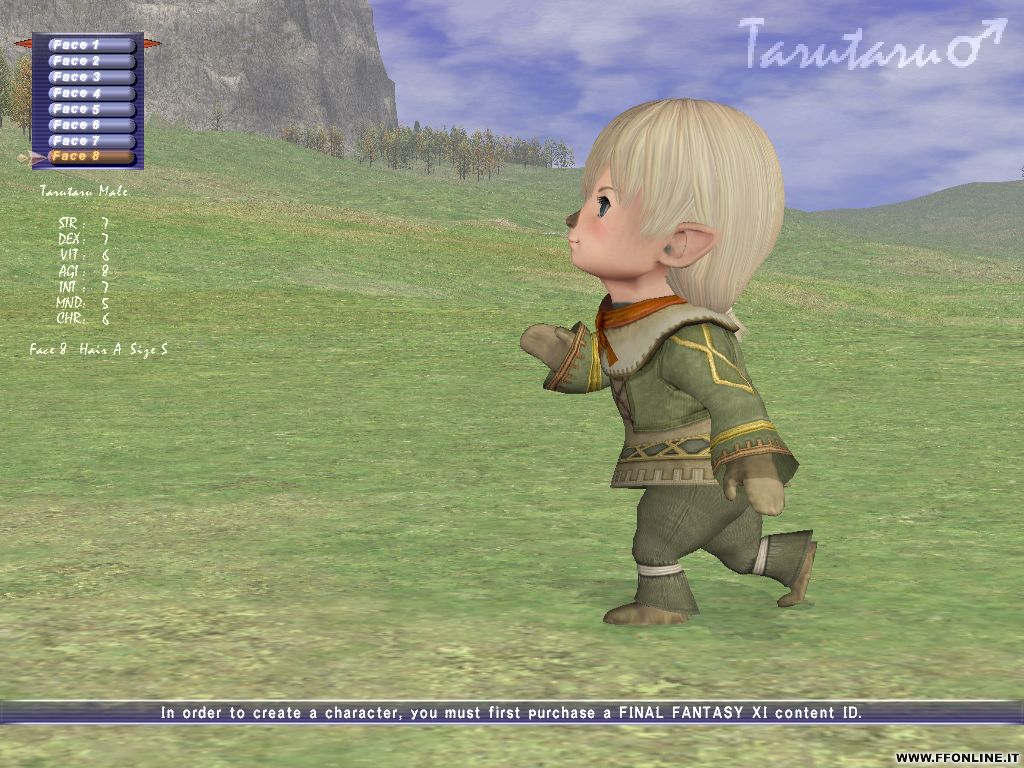Click the red left arrow beside the face menu
Viewport: 1024px width, 768px height.
(x=23, y=43)
